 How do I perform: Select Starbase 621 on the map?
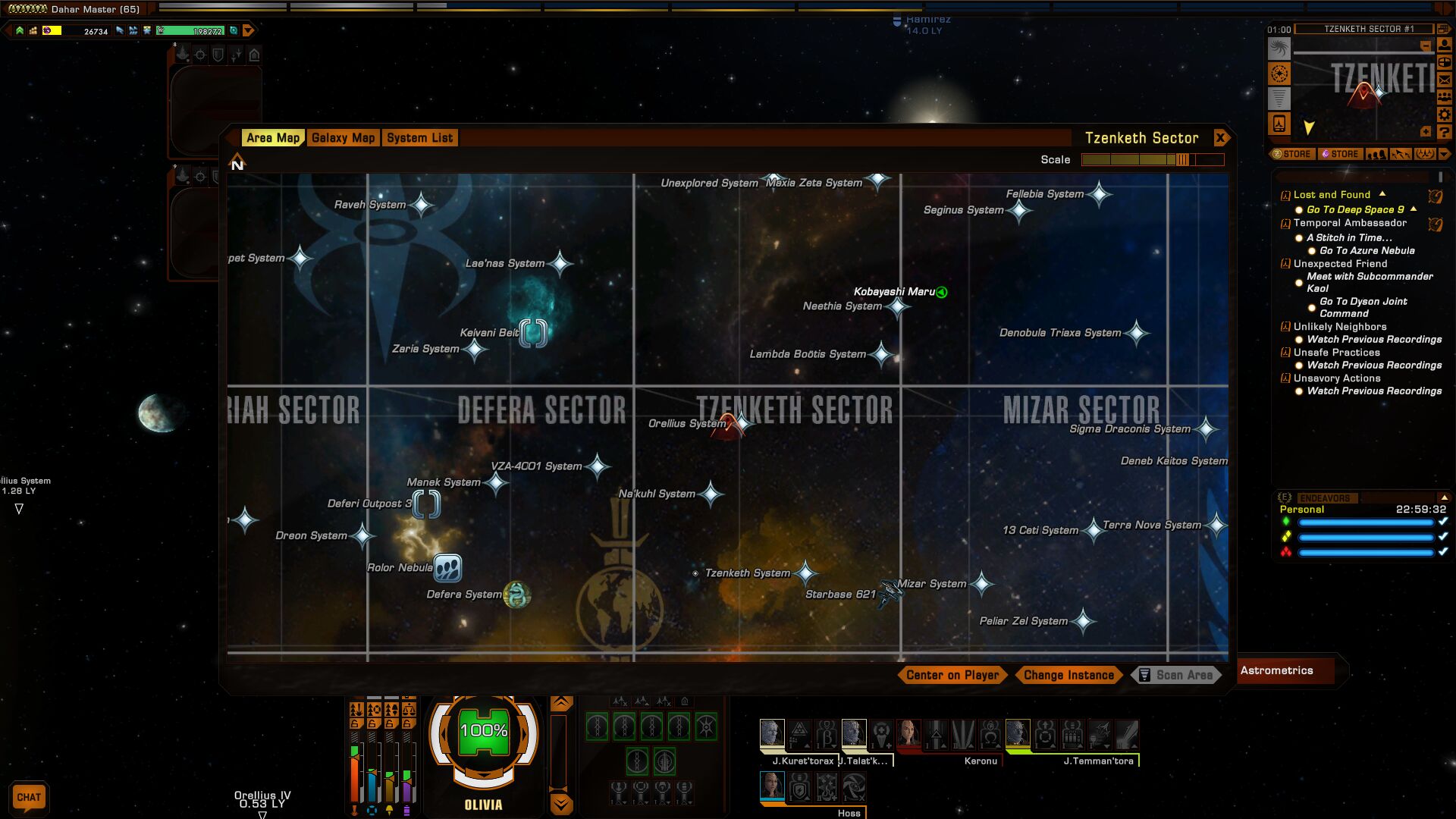click(890, 592)
